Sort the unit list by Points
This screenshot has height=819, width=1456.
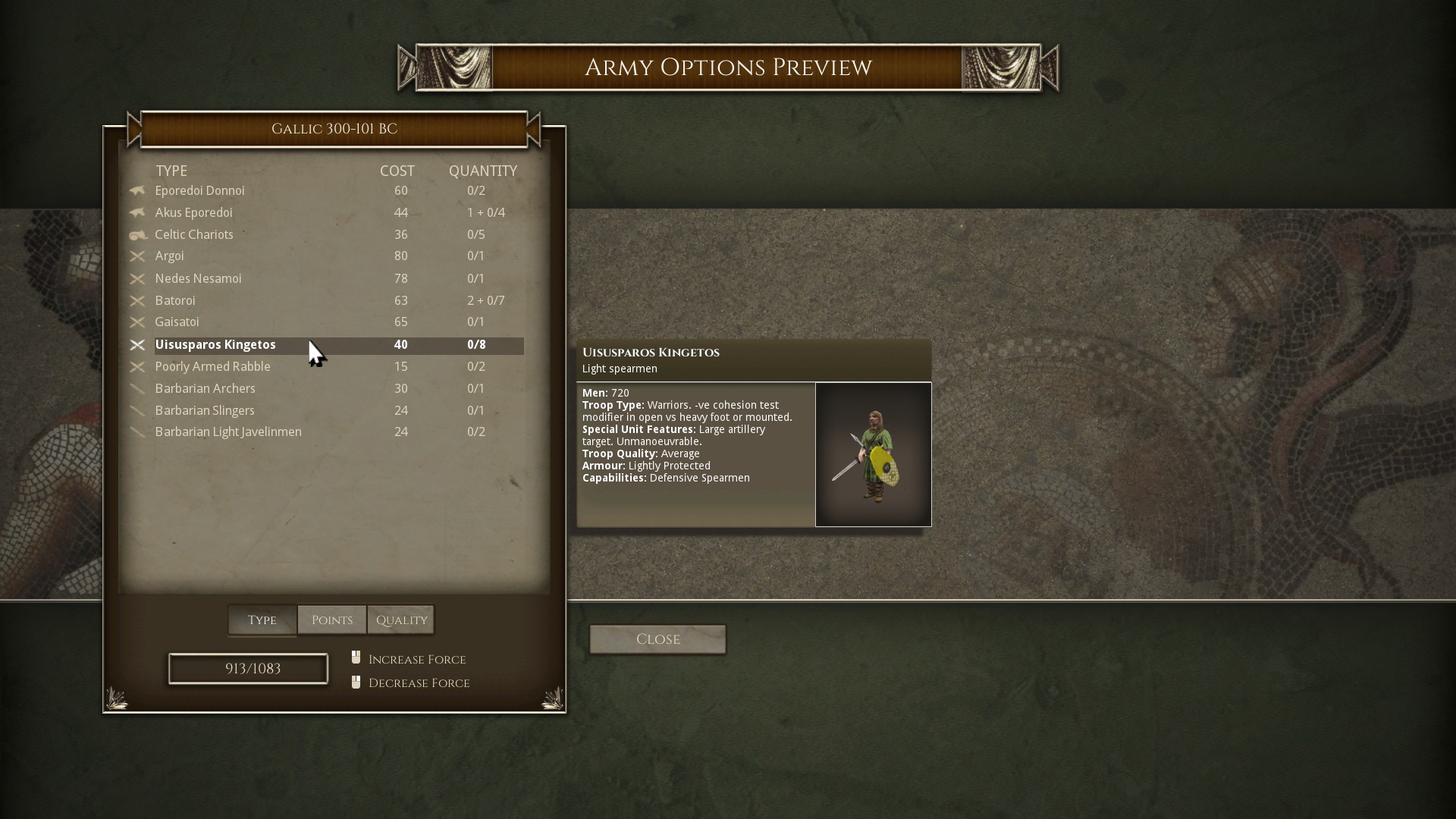(332, 620)
